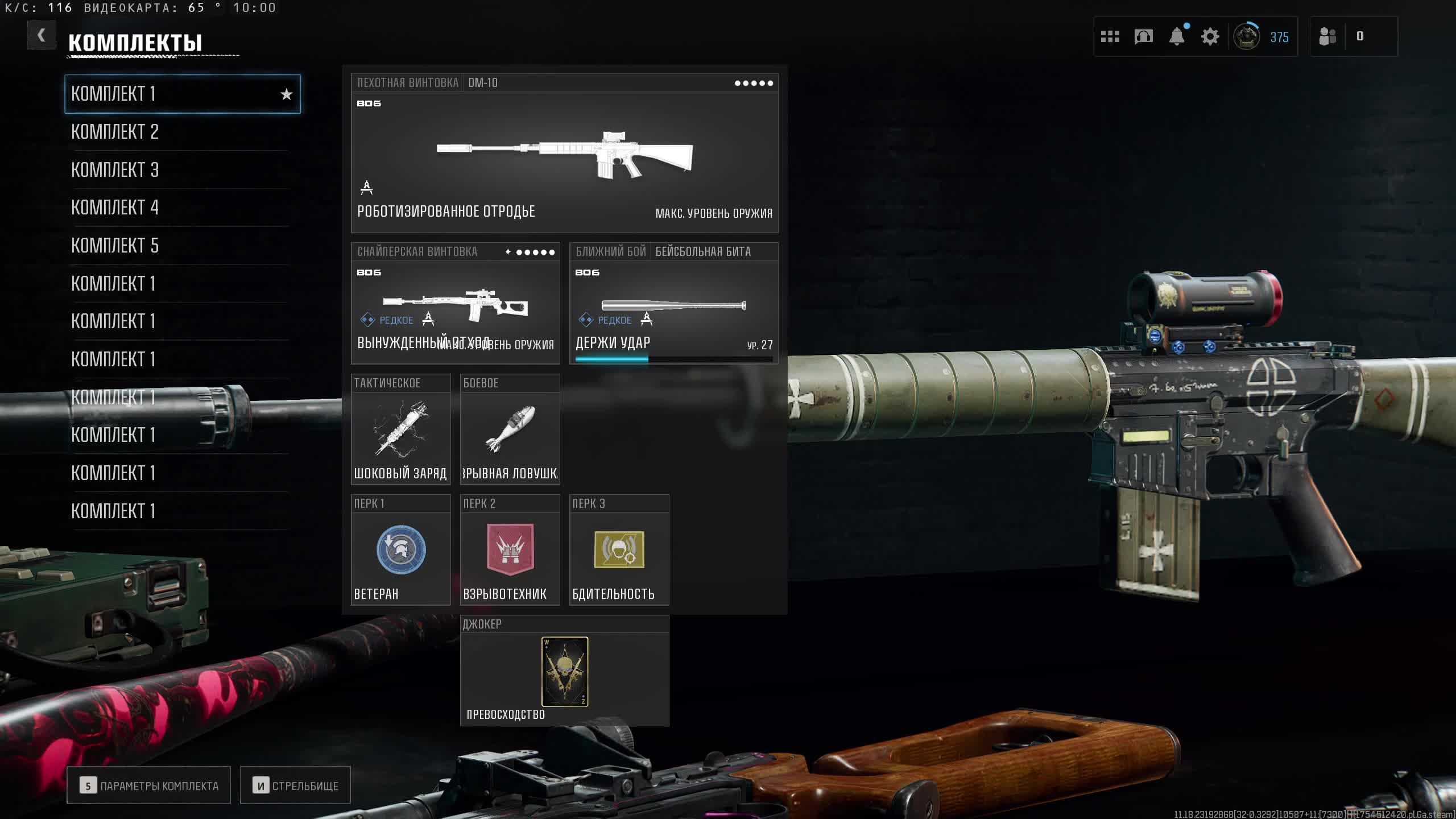Viewport: 1456px width, 819px height.
Task: Open the sniper rifle secondary slot
Action: pyautogui.click(x=455, y=304)
